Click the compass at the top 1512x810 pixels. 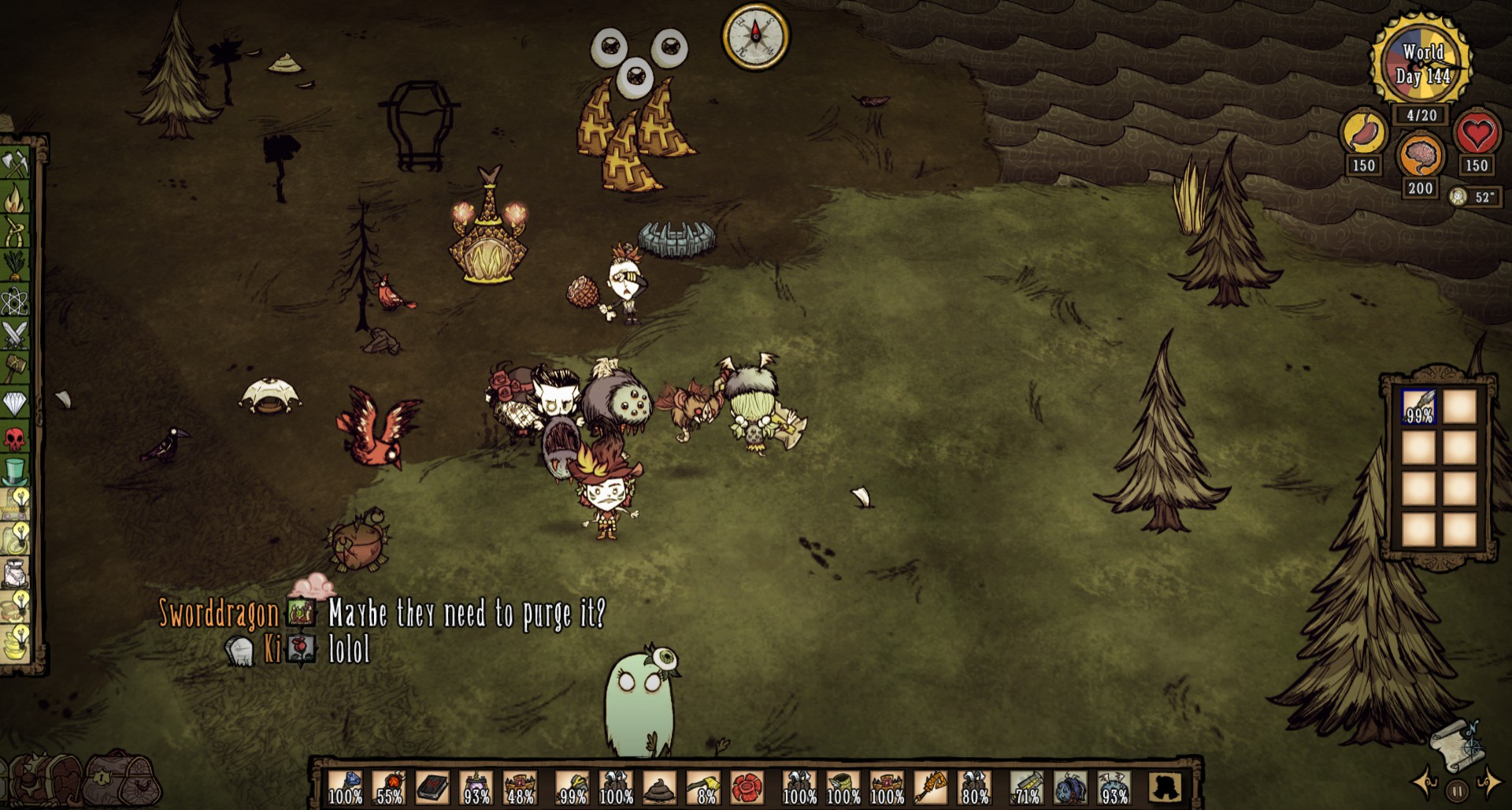[755, 35]
